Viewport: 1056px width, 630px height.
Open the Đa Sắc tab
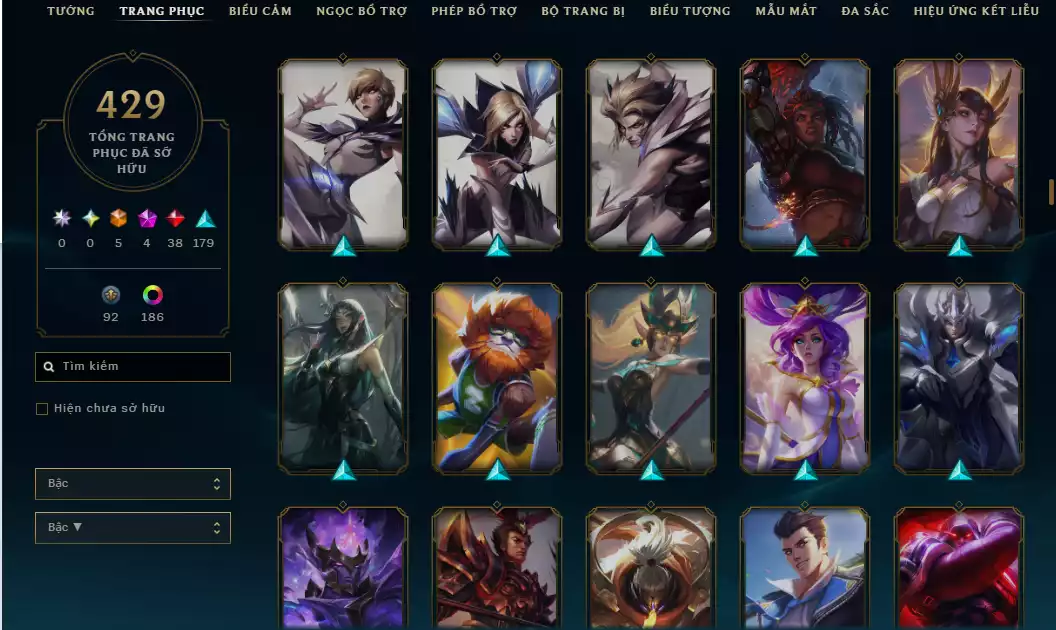tap(865, 11)
